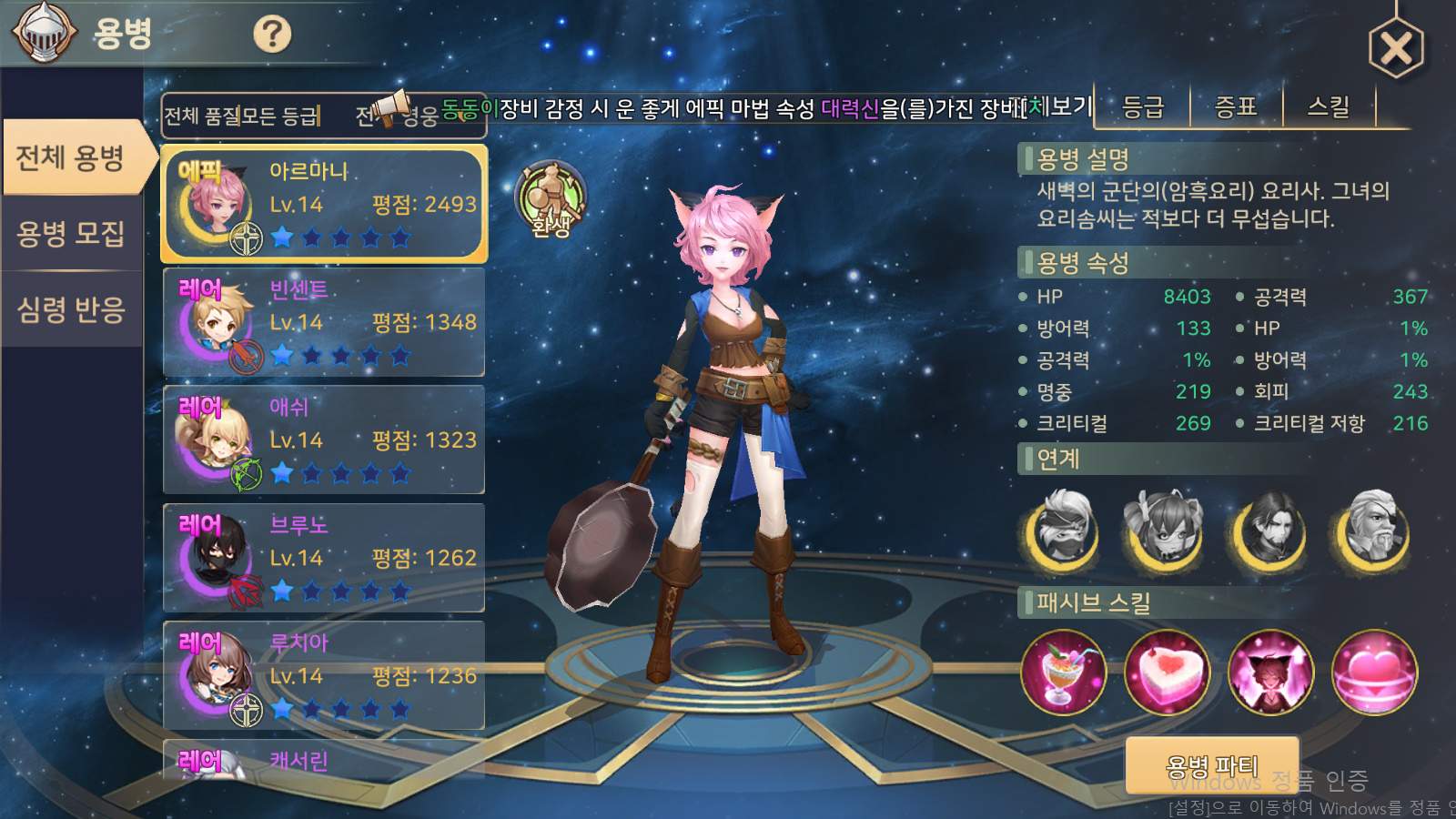Click the eyepatch old man linked portrait
This screenshot has width=1456, height=819.
(x=1374, y=531)
